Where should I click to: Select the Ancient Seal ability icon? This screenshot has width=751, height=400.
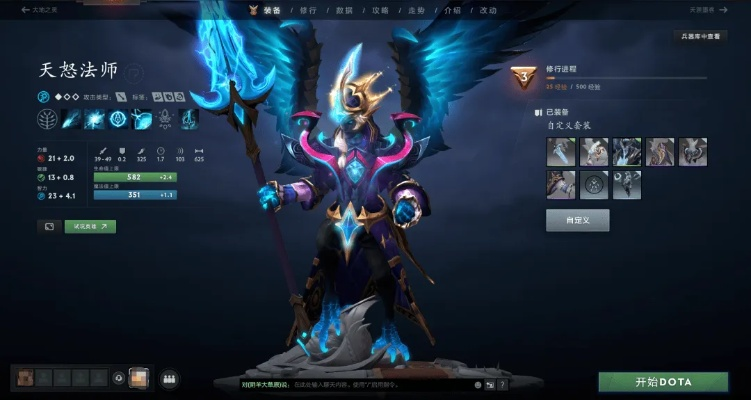(x=119, y=119)
